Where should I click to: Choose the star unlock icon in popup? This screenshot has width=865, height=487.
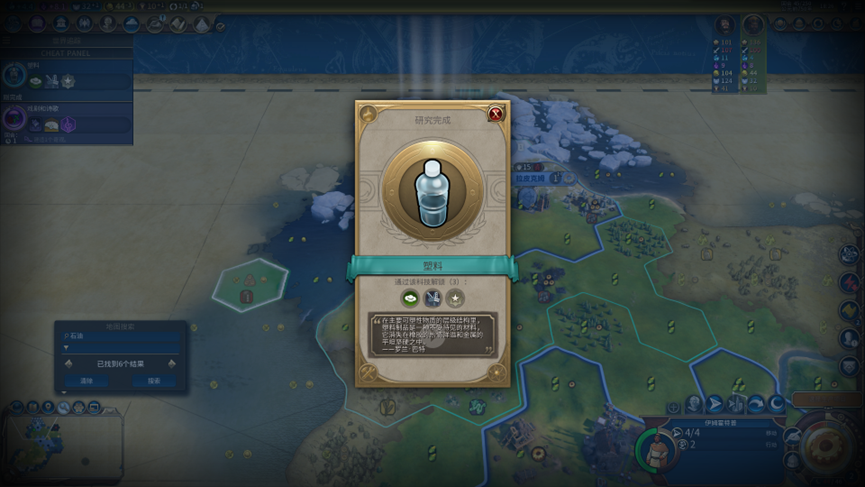click(455, 298)
